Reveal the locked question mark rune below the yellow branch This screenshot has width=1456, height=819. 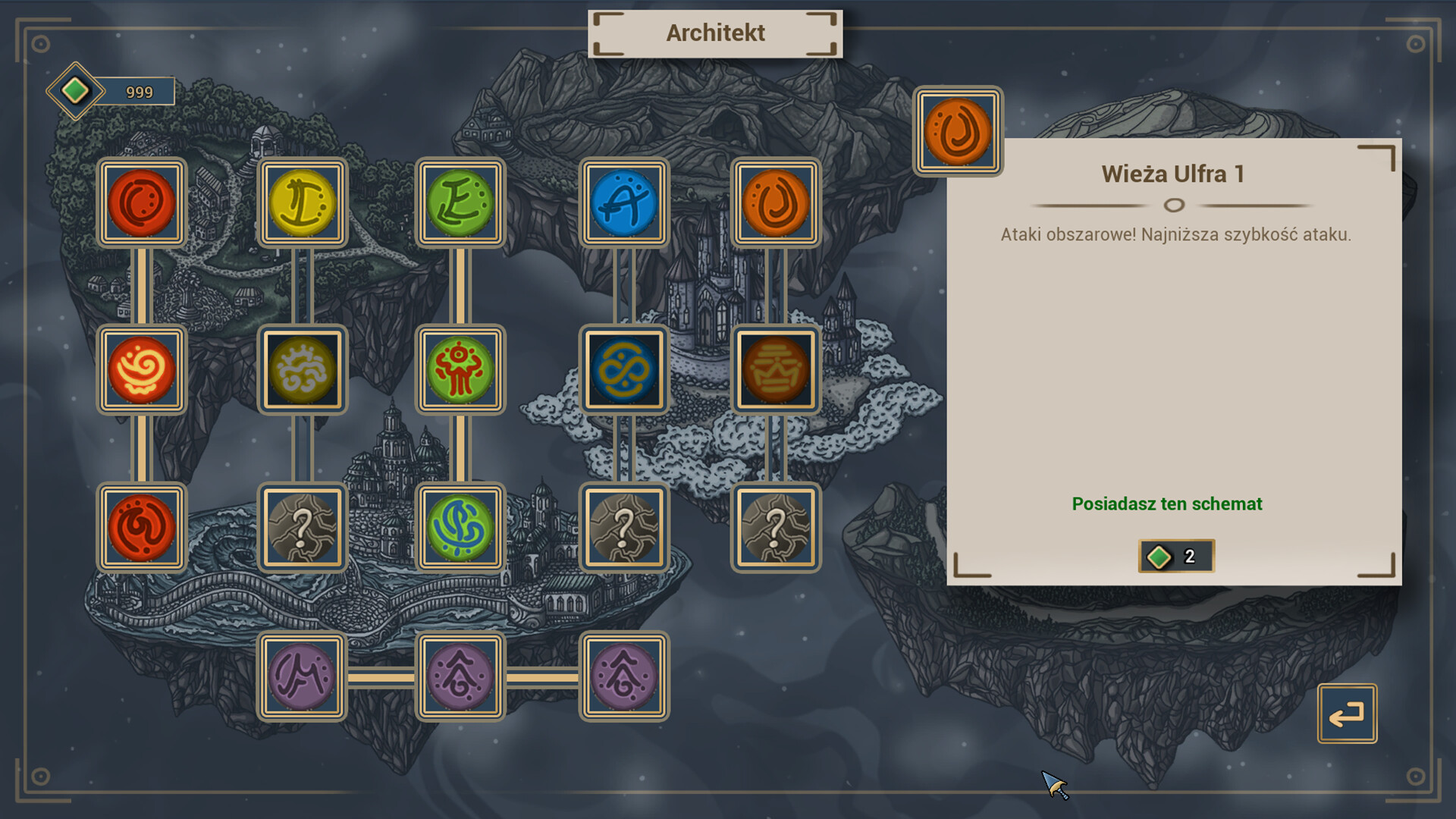point(301,527)
